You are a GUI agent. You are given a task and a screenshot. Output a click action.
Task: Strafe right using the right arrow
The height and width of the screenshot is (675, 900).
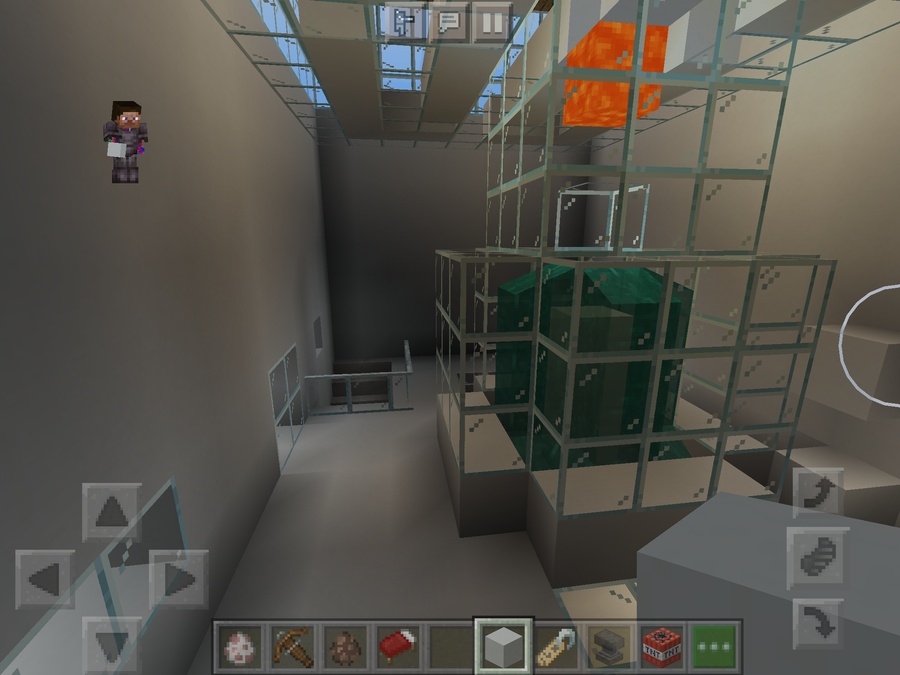click(x=177, y=578)
